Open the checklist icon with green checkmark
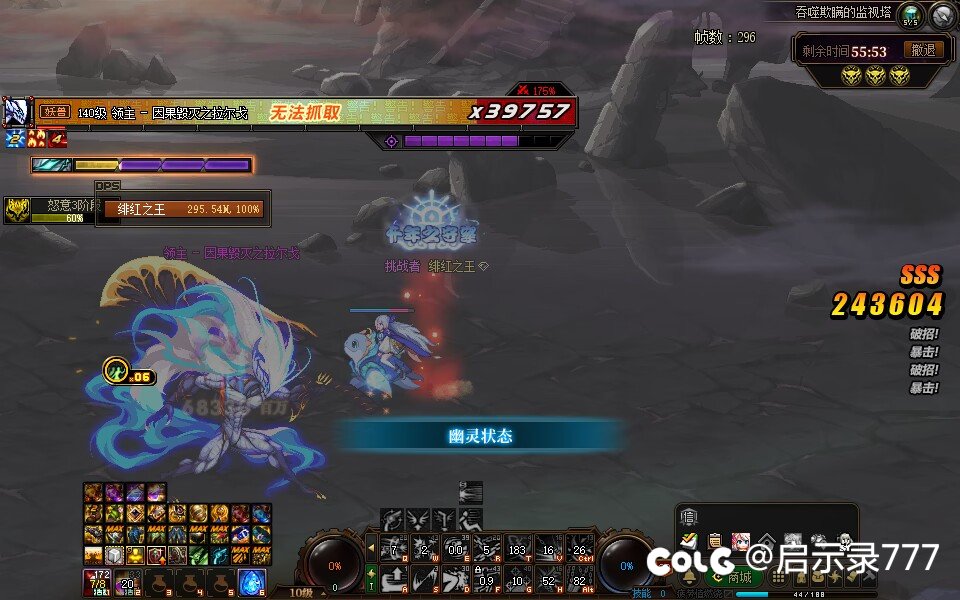This screenshot has width=960, height=600. pyautogui.click(x=689, y=541)
